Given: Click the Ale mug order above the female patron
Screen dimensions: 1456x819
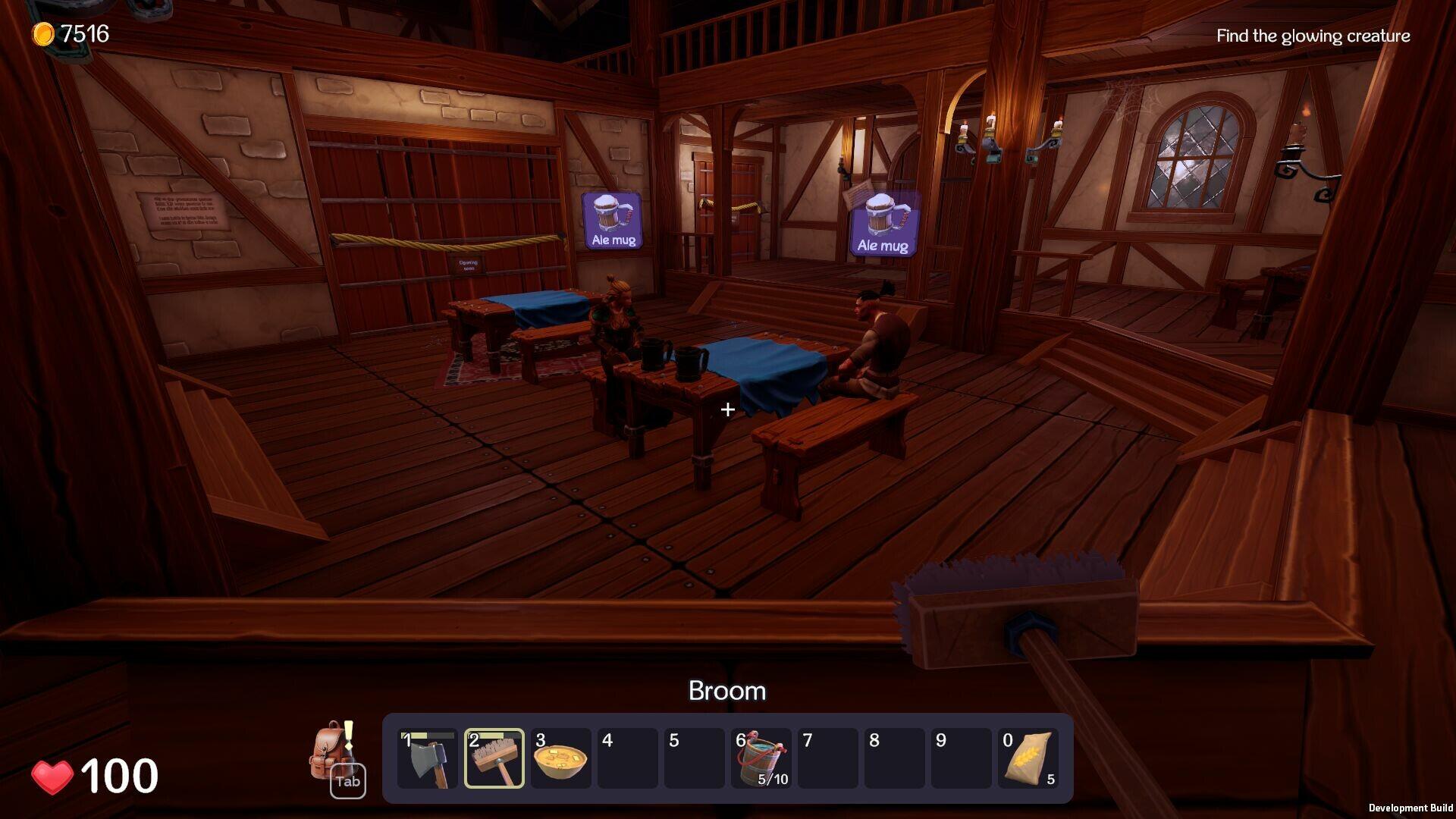Looking at the screenshot, I should (612, 221).
